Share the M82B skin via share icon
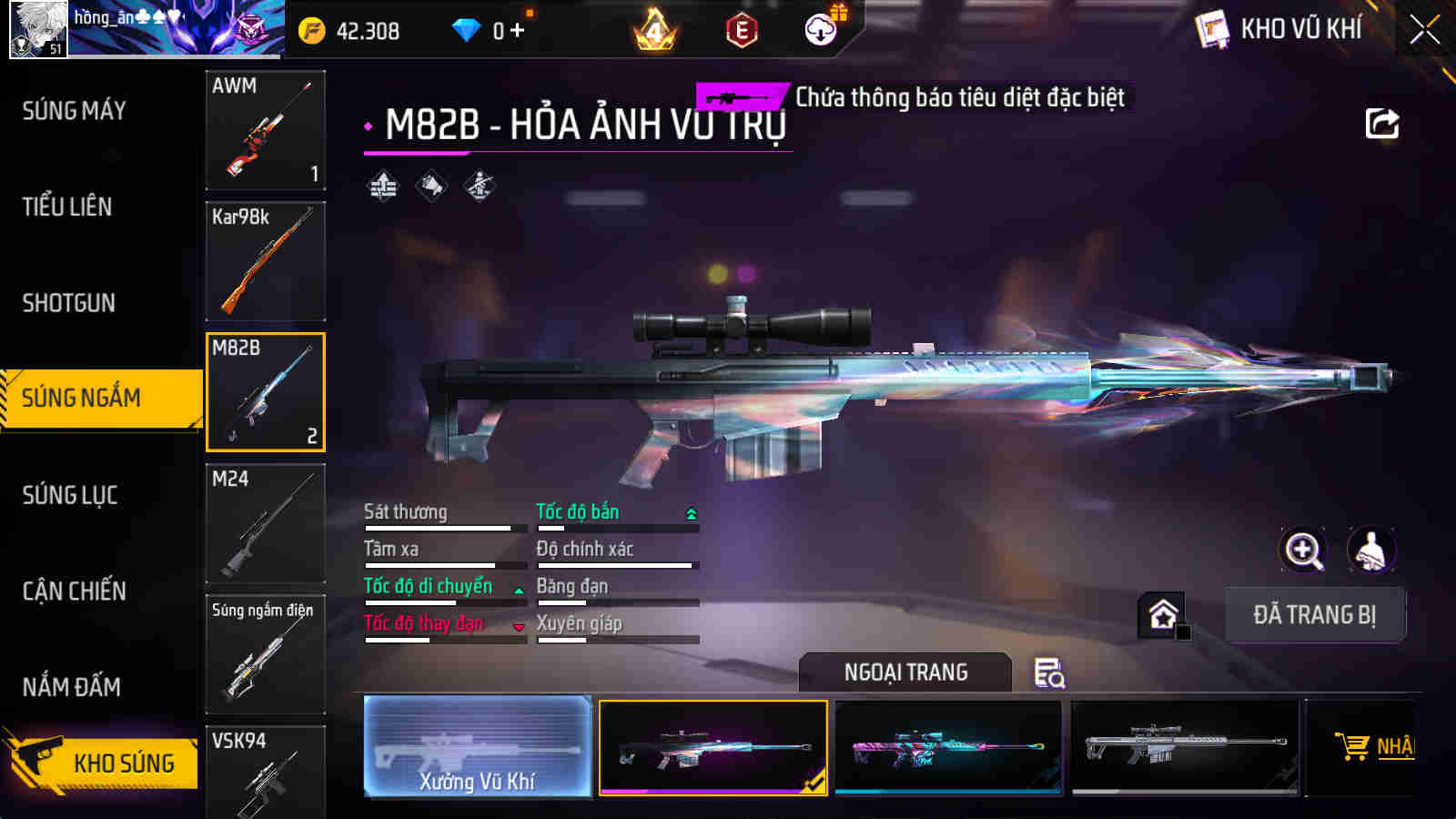Image resolution: width=1456 pixels, height=819 pixels. [x=1380, y=123]
